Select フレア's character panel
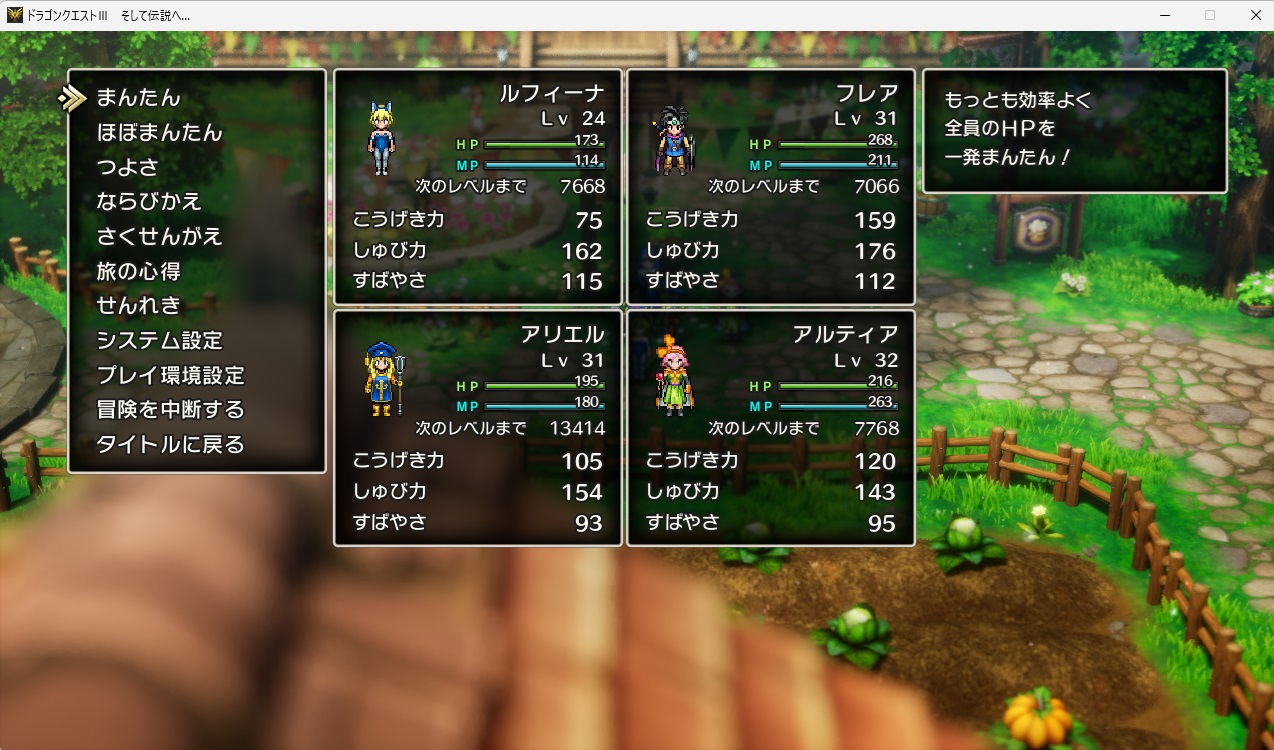This screenshot has width=1274, height=750. [770, 186]
